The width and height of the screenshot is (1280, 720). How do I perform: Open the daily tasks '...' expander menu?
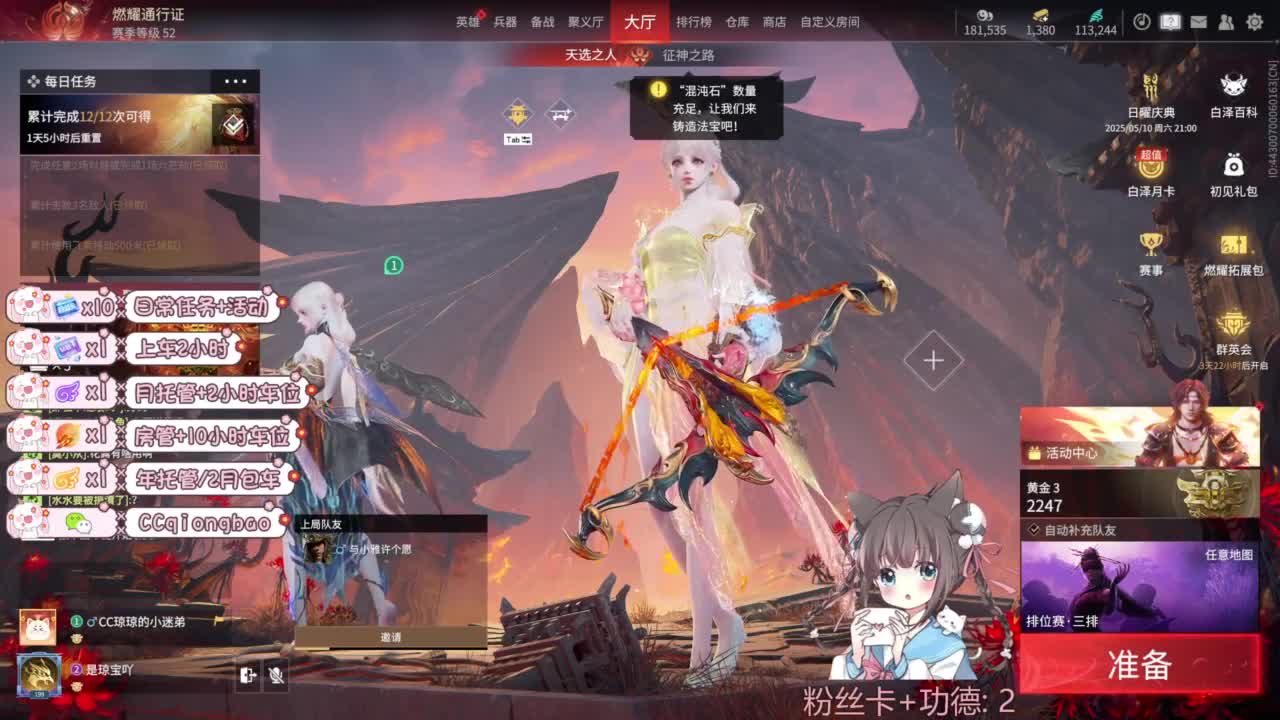coord(237,81)
